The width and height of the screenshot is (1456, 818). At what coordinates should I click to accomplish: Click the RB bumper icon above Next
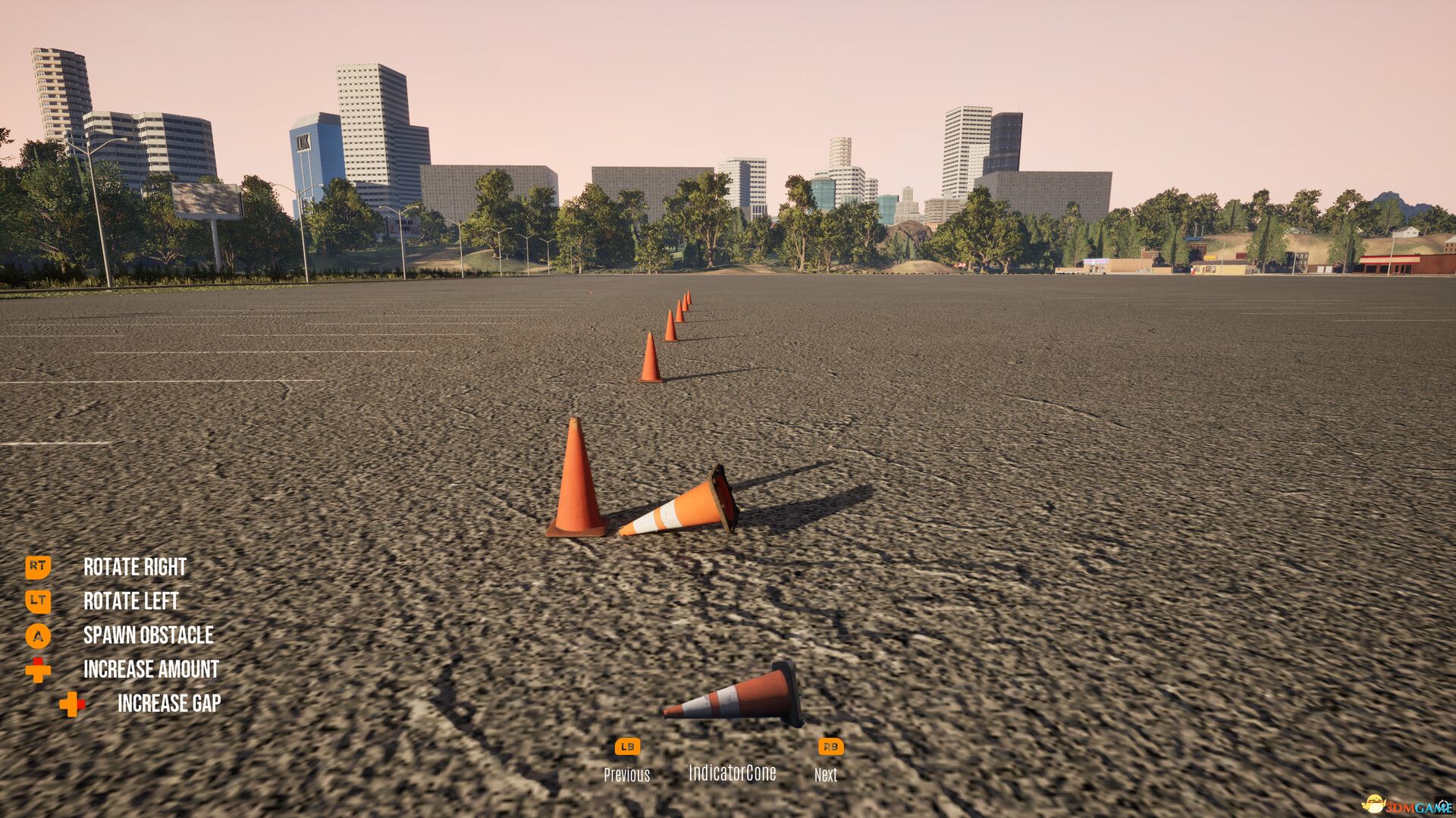click(830, 748)
